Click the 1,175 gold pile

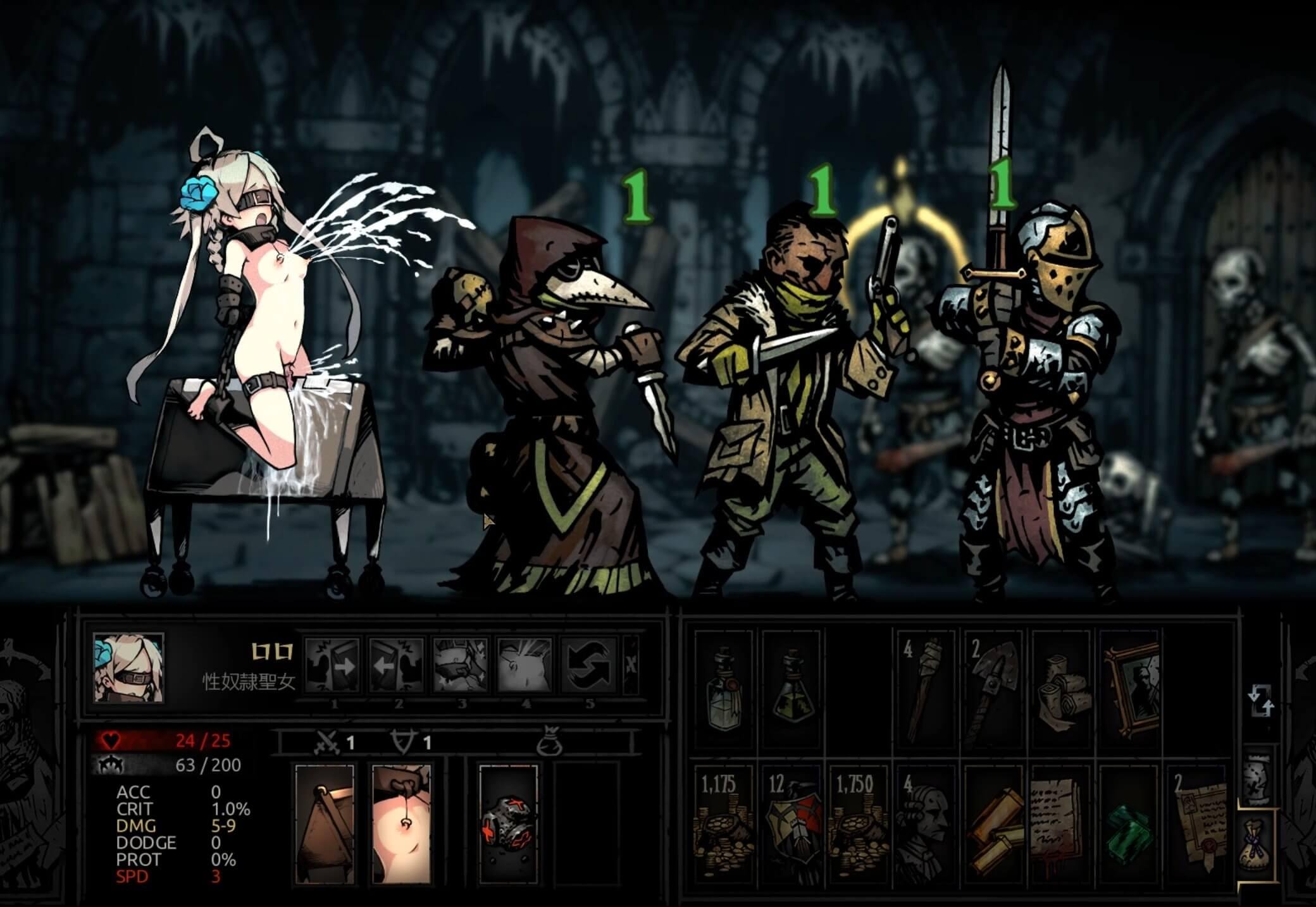click(724, 824)
